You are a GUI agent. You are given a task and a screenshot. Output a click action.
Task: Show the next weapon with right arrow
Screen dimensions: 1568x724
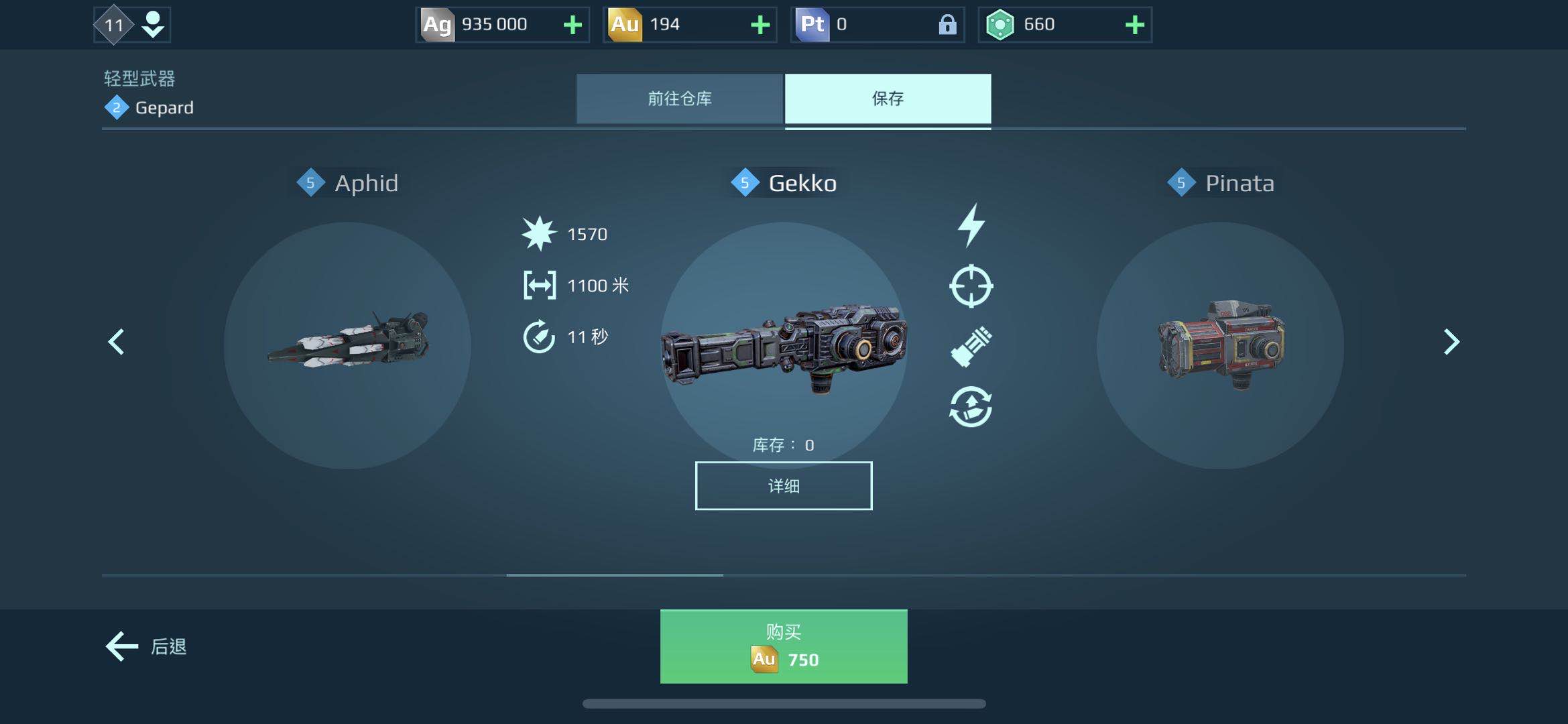pos(1451,342)
